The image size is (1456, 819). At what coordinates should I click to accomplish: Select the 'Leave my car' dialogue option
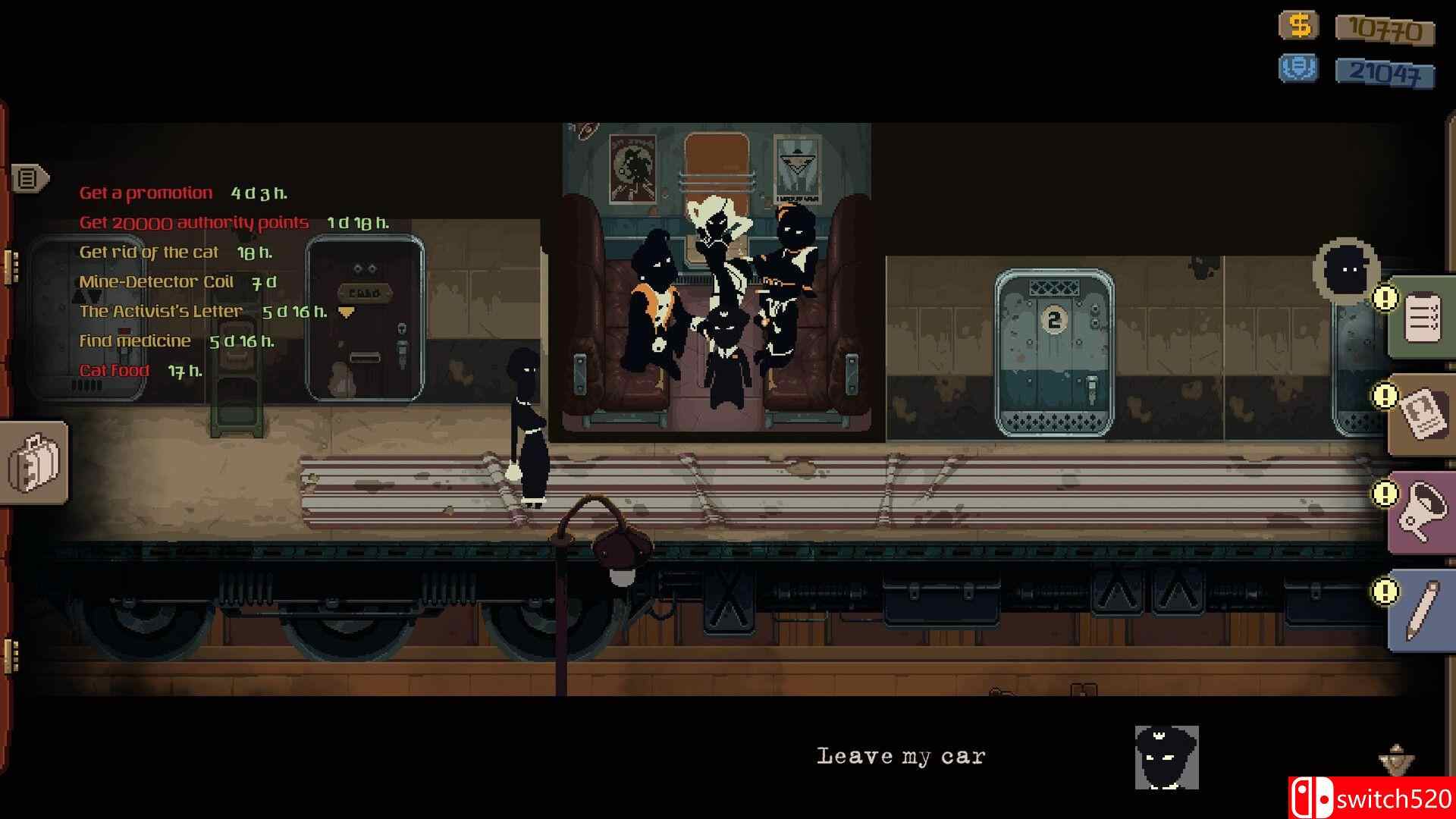point(901,755)
